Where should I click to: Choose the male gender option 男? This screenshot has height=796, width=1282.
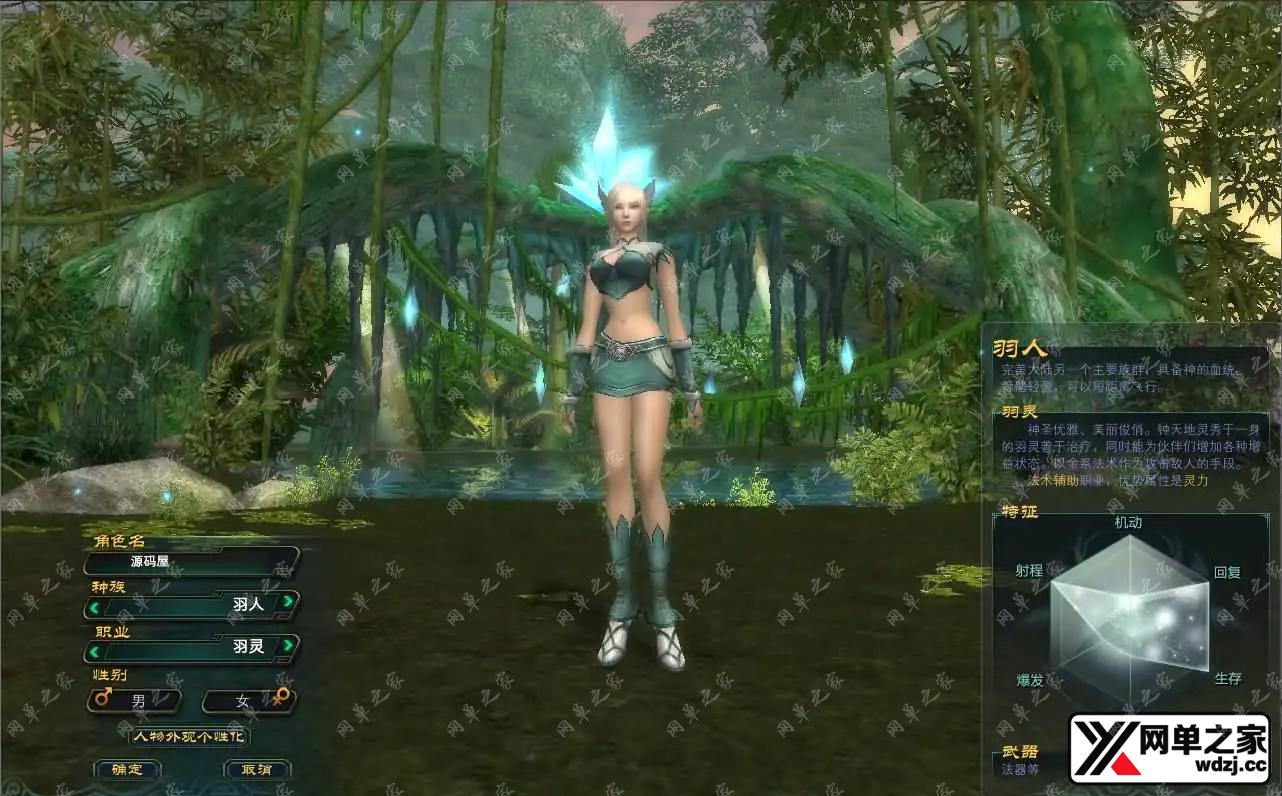pos(135,701)
